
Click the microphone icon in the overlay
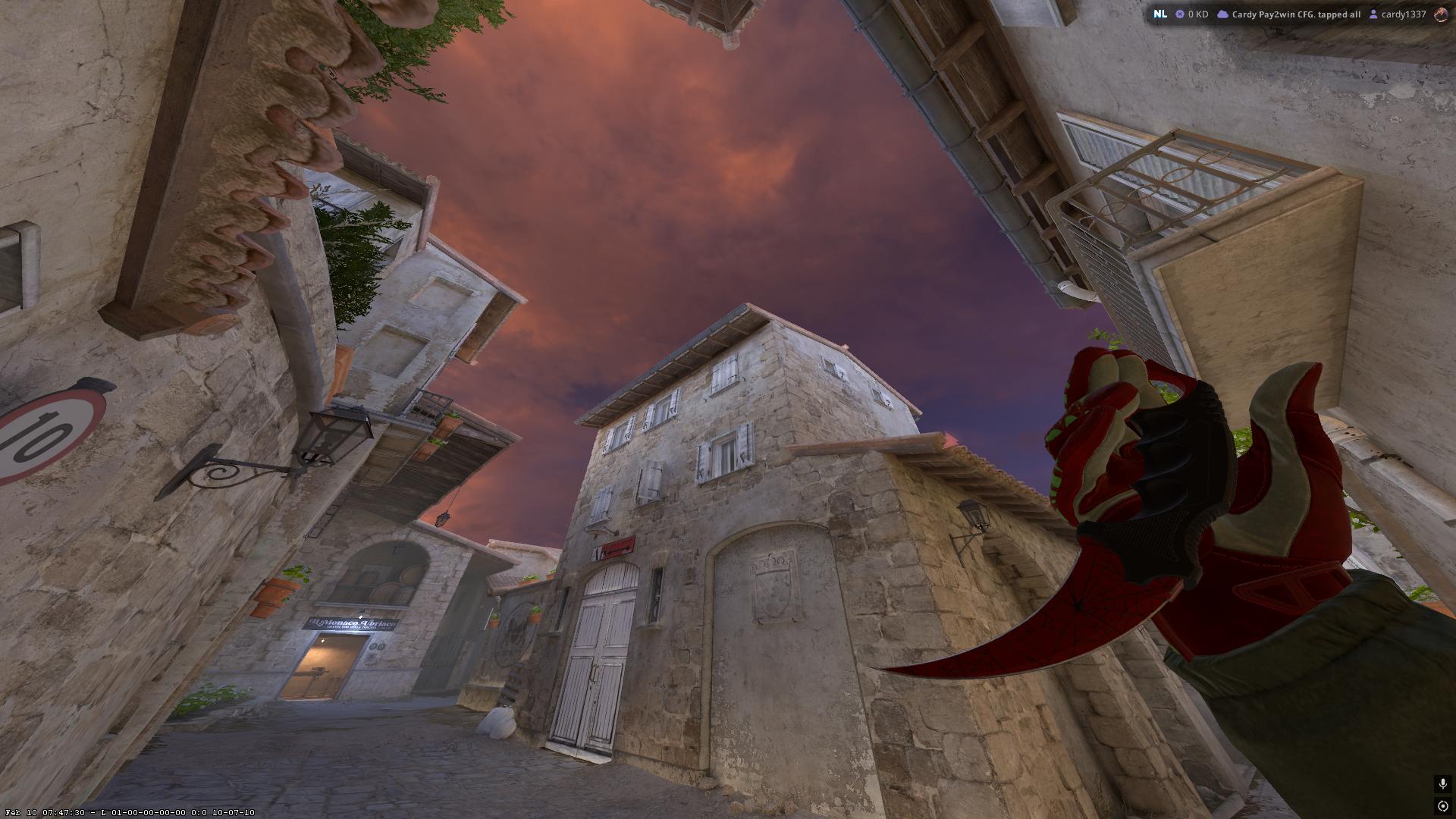pos(1442,784)
